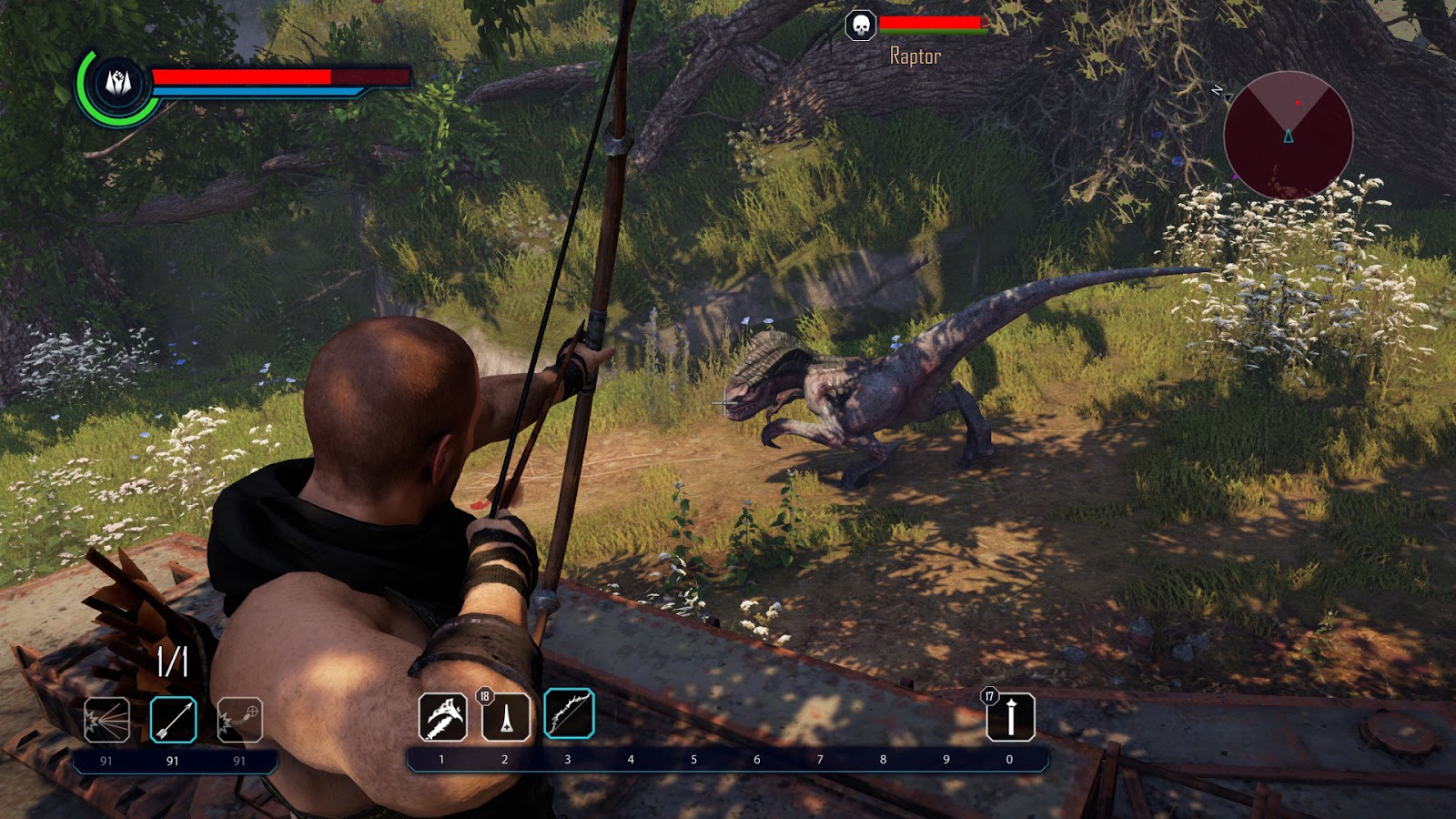The image size is (1456, 819).
Task: Click the circular minimap
Action: click(1288, 136)
